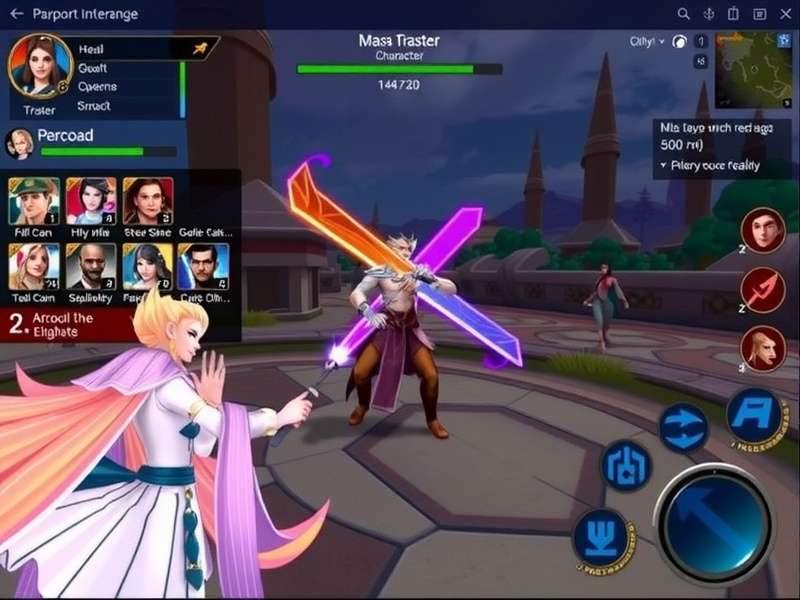
Task: Activate the blonde face portrait skill icon
Action: coord(762,349)
